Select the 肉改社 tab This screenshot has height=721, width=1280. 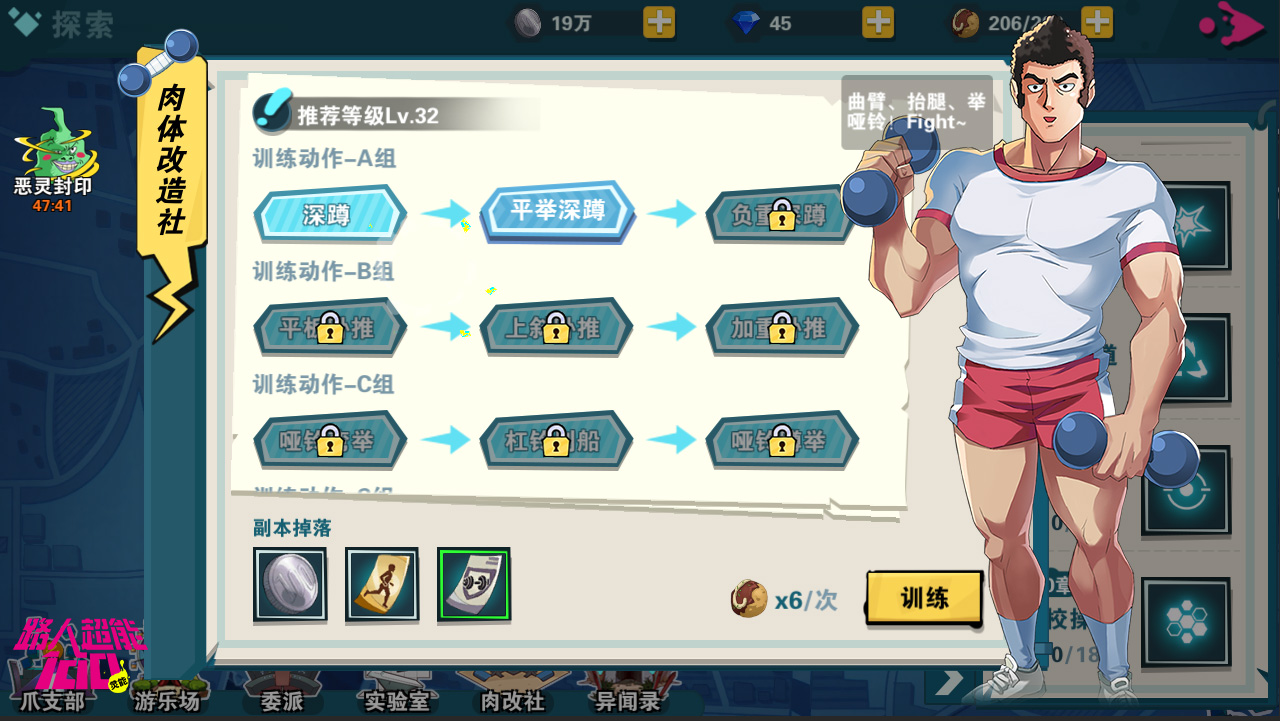(512, 700)
